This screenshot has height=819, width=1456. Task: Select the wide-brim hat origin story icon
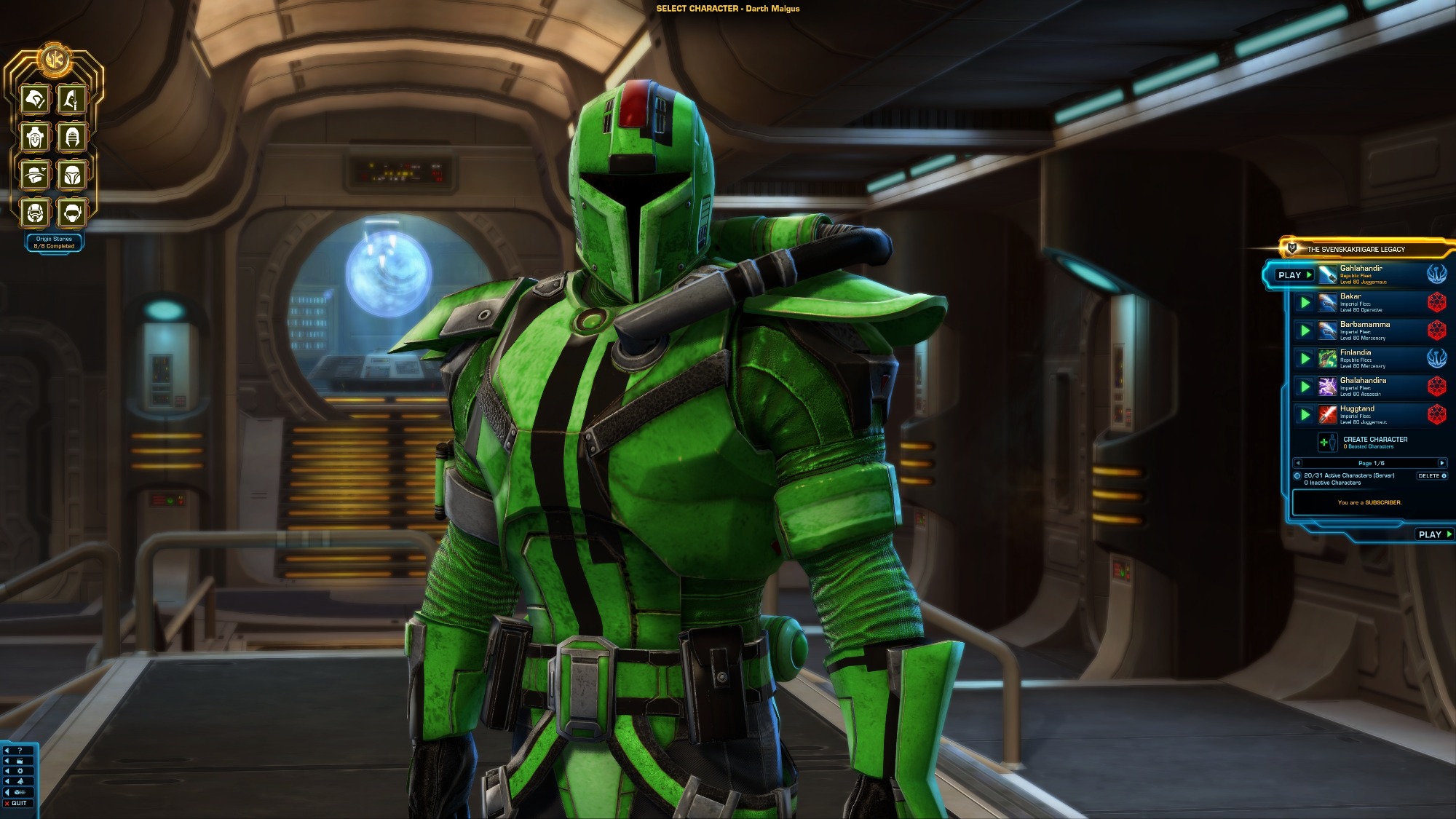[x=35, y=175]
